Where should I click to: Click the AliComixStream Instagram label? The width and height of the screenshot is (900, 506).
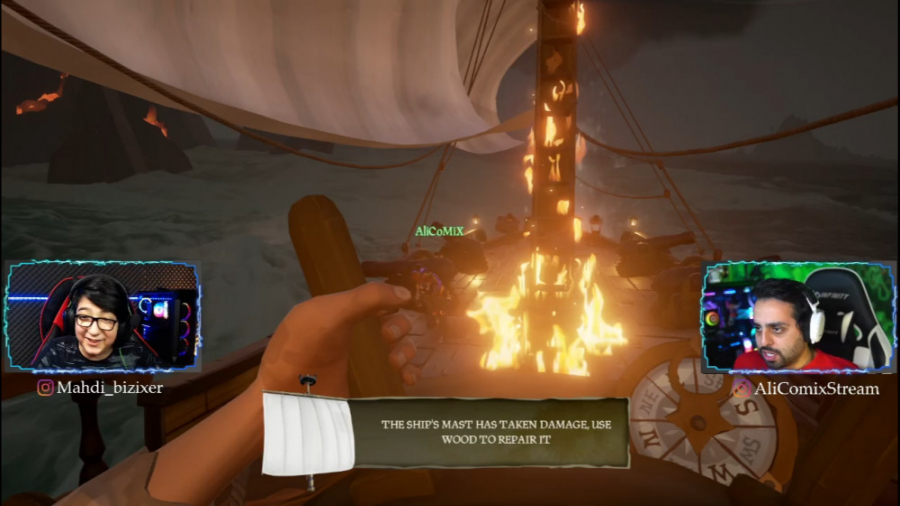click(x=806, y=388)
